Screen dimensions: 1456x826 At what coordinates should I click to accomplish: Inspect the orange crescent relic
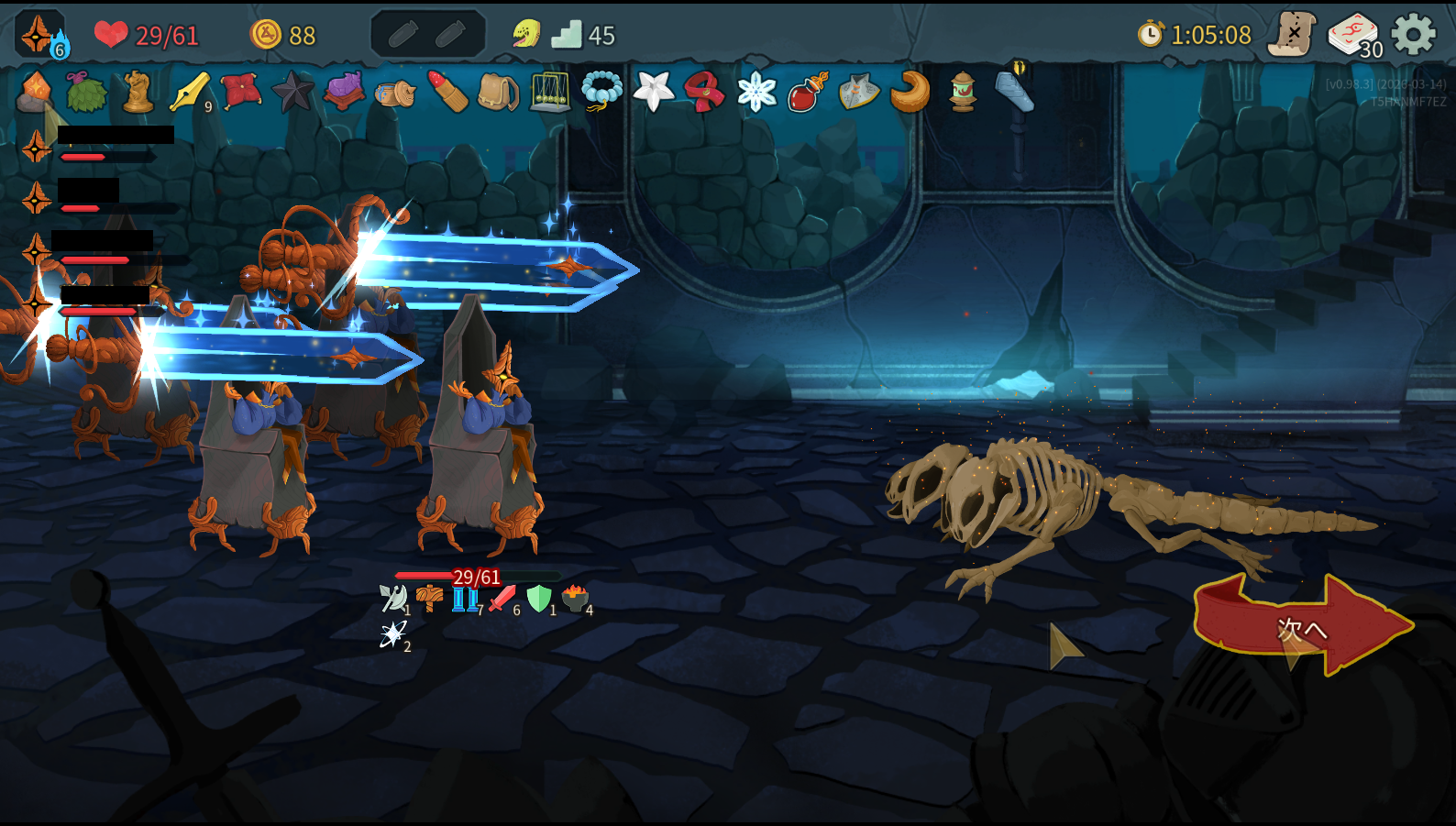(910, 92)
